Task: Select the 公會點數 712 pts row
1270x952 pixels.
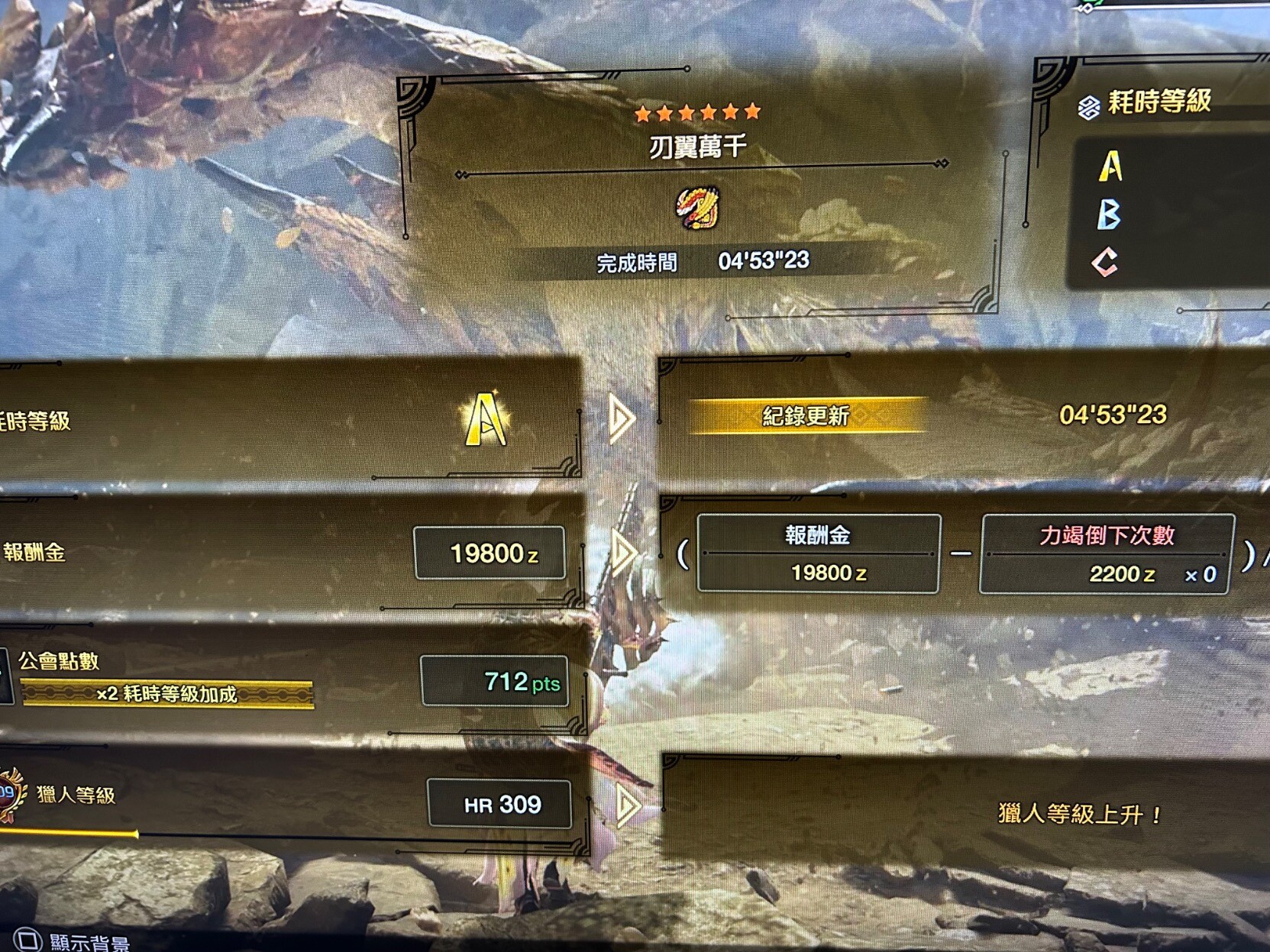Action: tap(290, 679)
